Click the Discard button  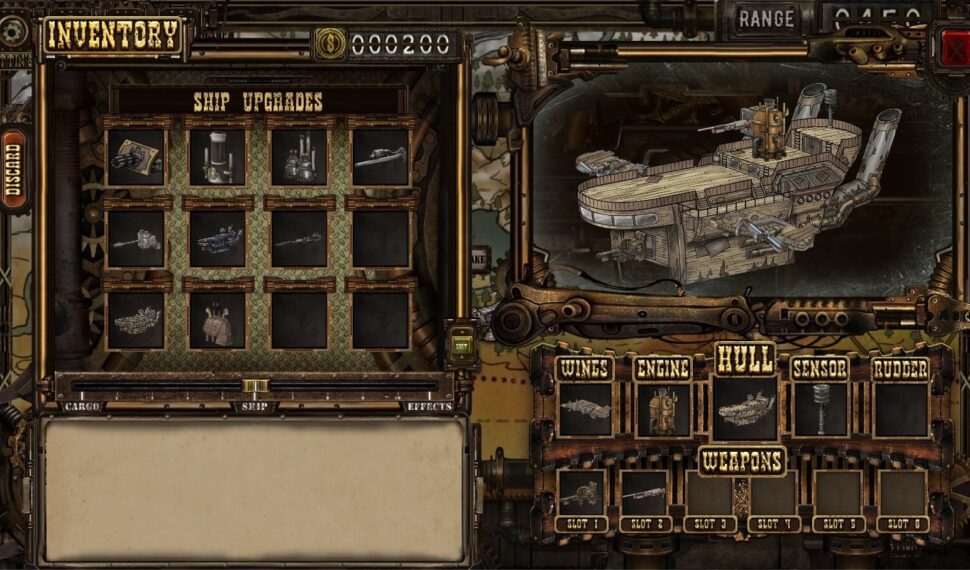coord(13,170)
